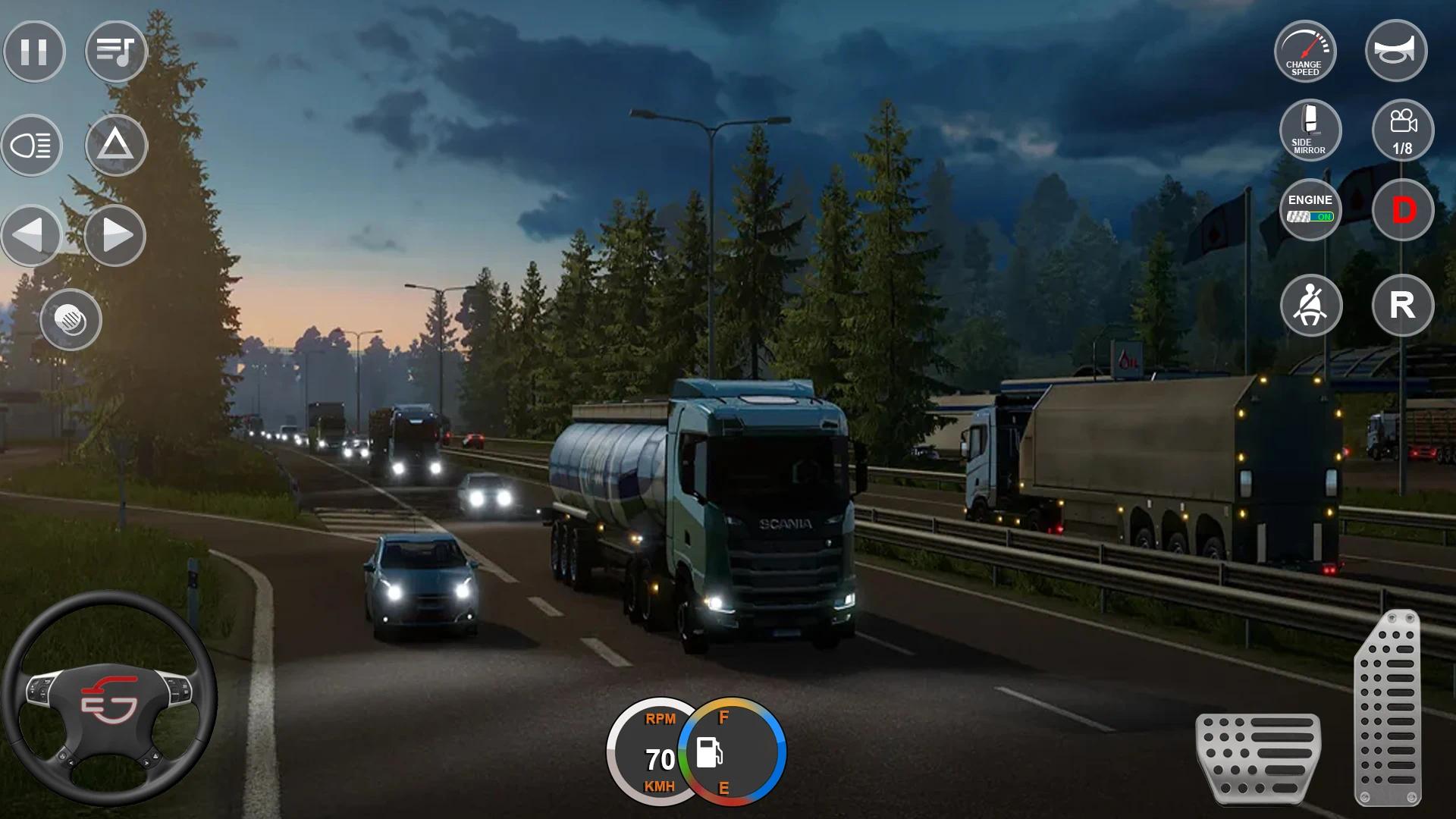The width and height of the screenshot is (1456, 819).
Task: Turn on the hazard warning triangle
Action: point(115,145)
